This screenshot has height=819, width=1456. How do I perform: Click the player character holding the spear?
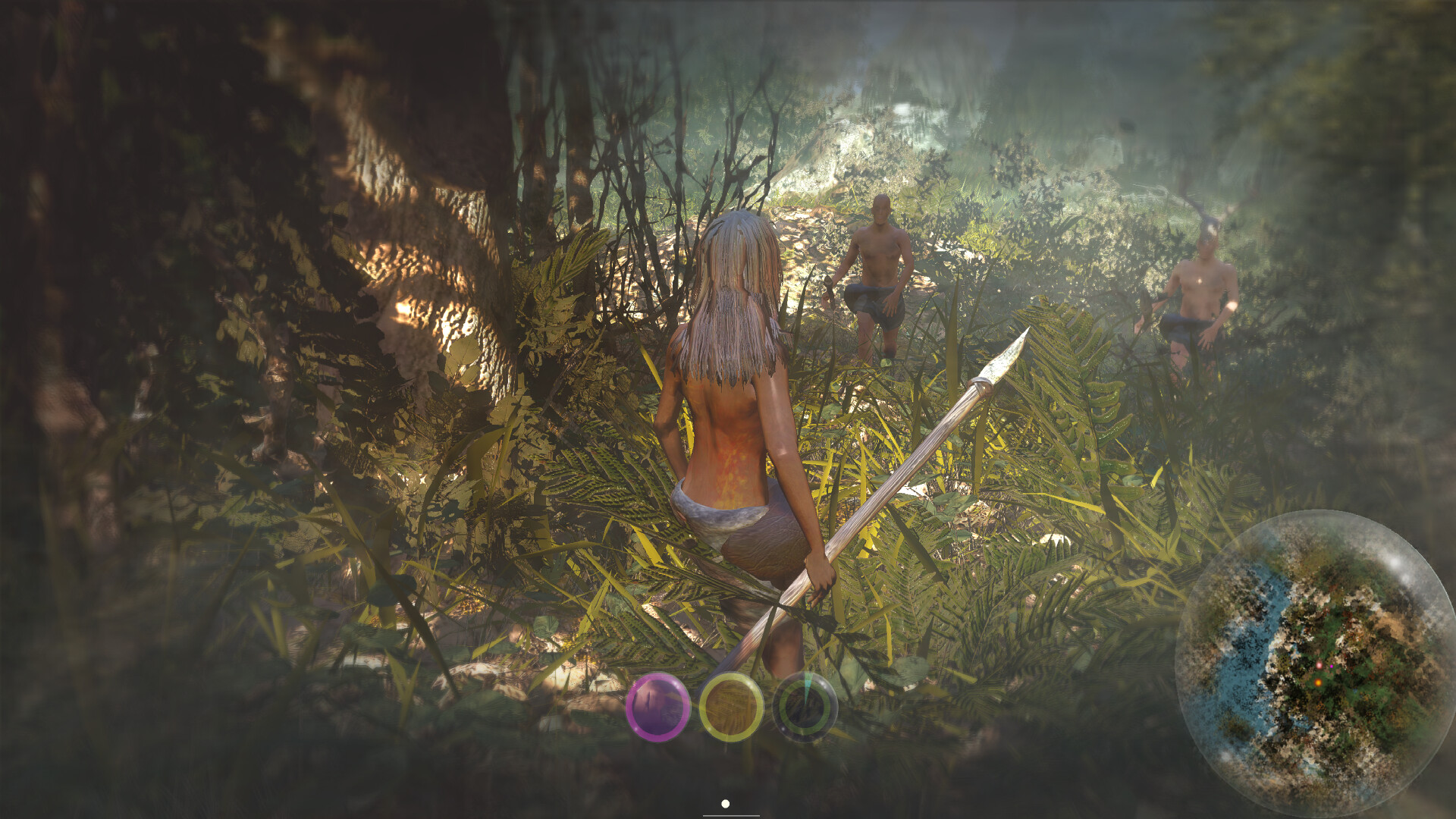coord(732,417)
